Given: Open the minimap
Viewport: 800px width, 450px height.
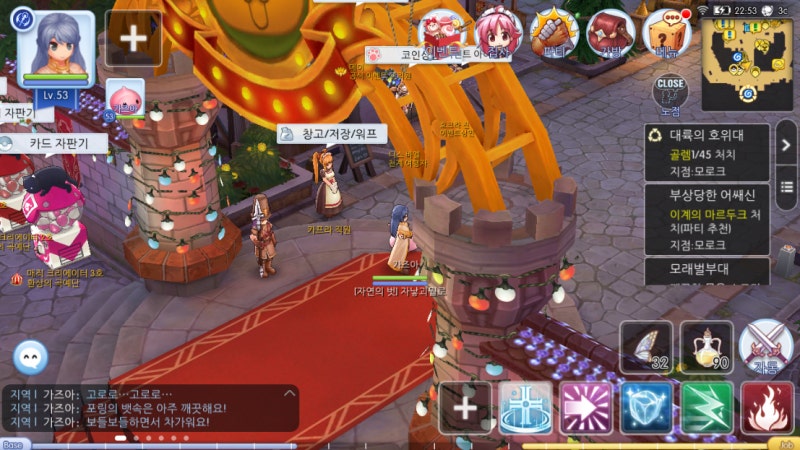Looking at the screenshot, I should pos(747,63).
